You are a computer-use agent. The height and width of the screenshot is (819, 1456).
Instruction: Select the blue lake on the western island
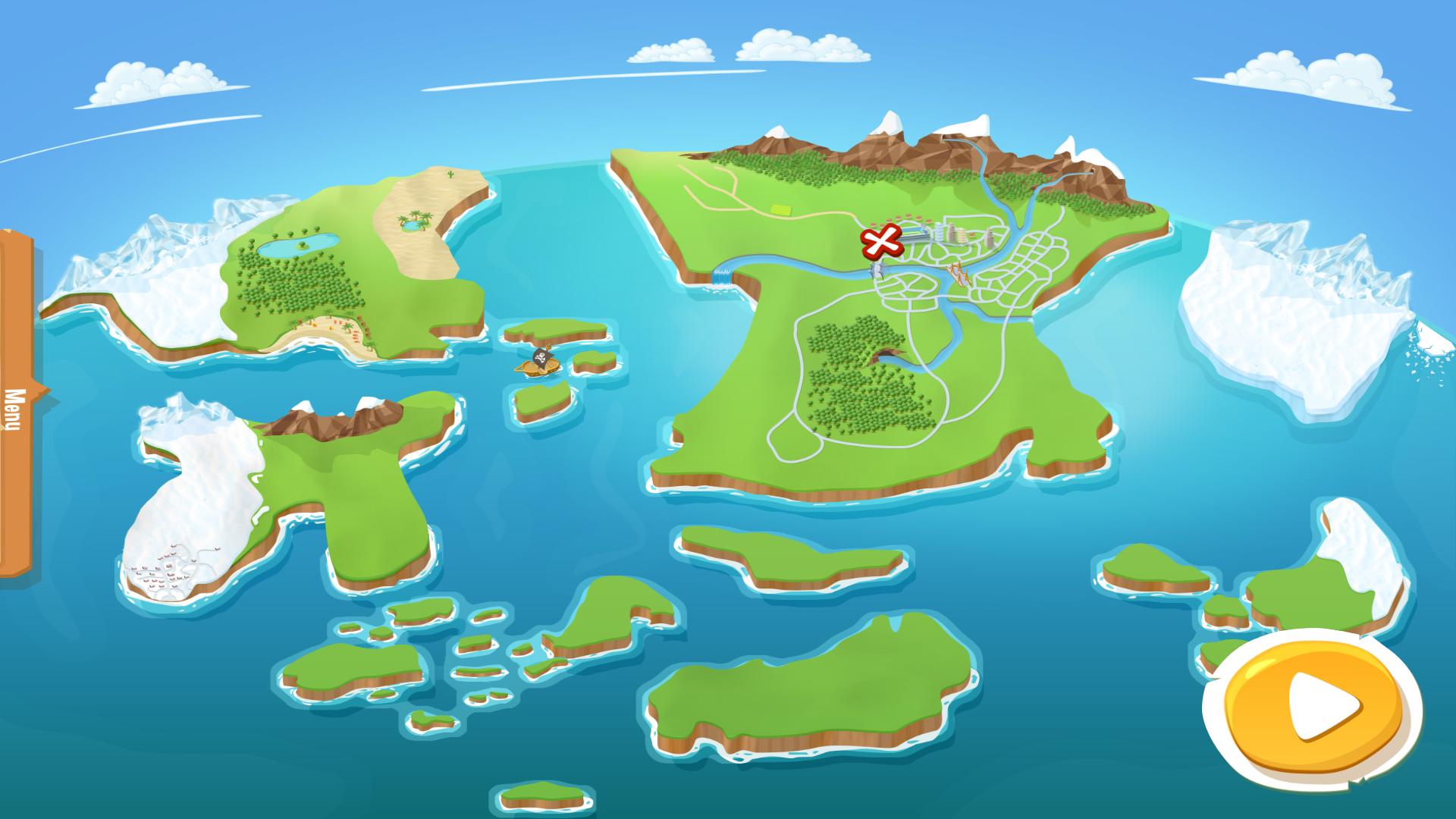point(292,246)
